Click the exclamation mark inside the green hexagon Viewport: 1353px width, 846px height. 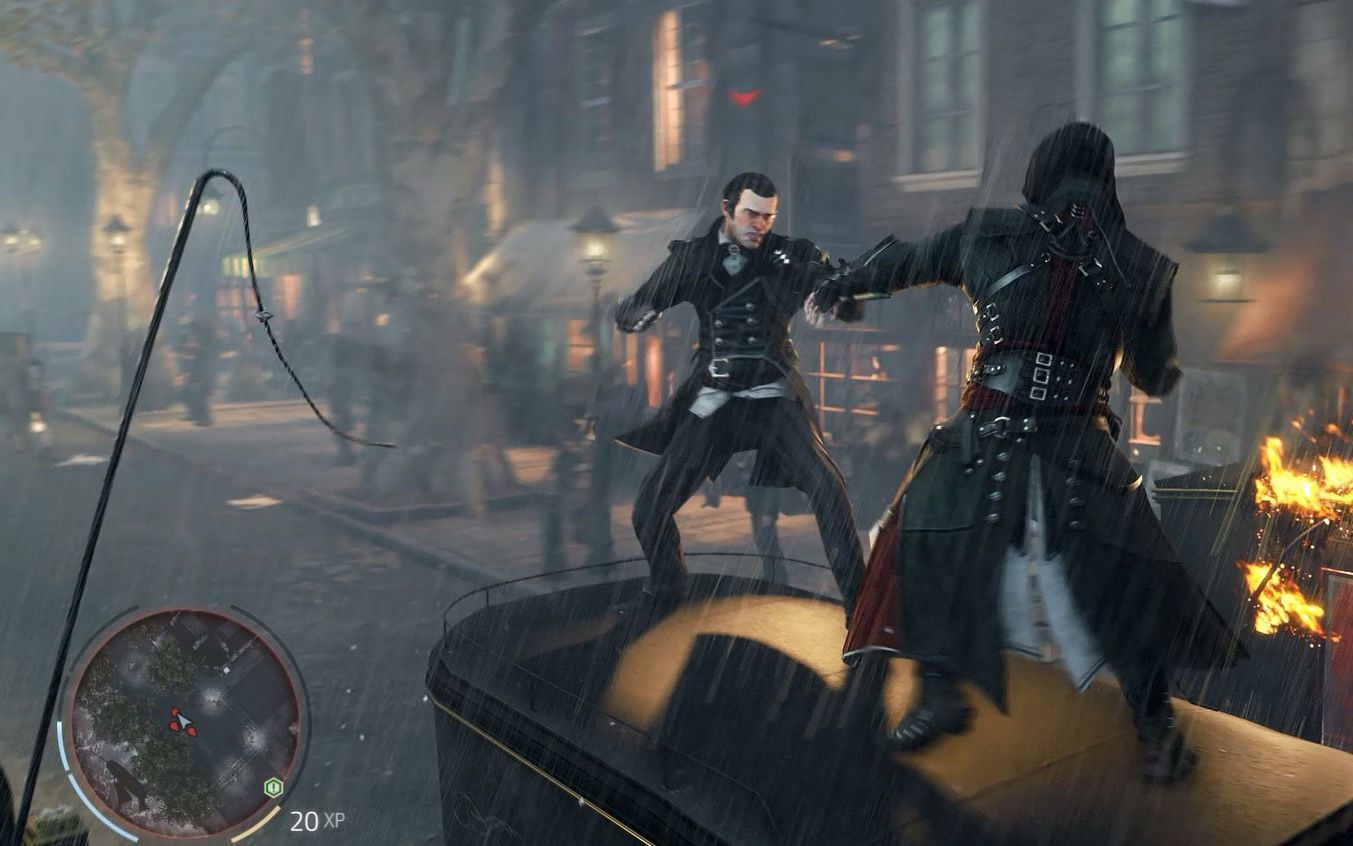pos(273,788)
